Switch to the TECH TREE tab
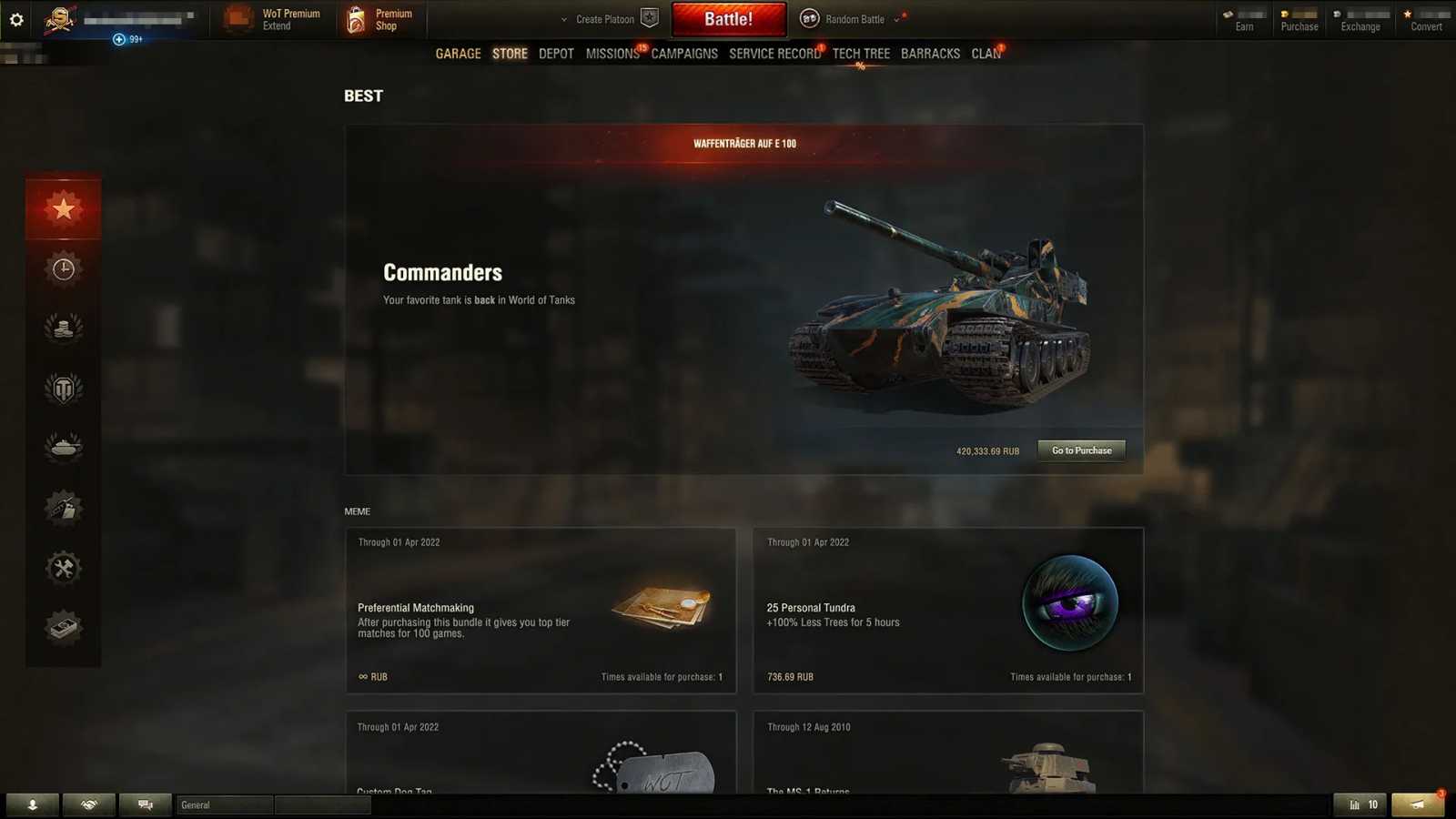1456x819 pixels. 861,54
